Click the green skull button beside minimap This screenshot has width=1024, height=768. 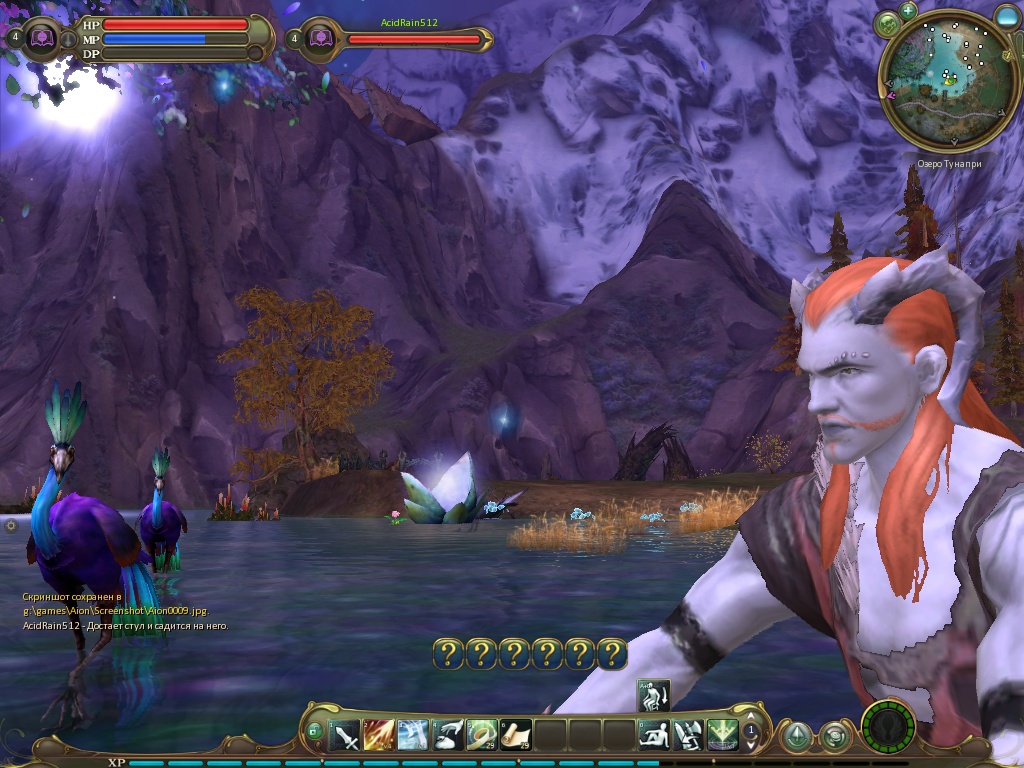tap(888, 25)
